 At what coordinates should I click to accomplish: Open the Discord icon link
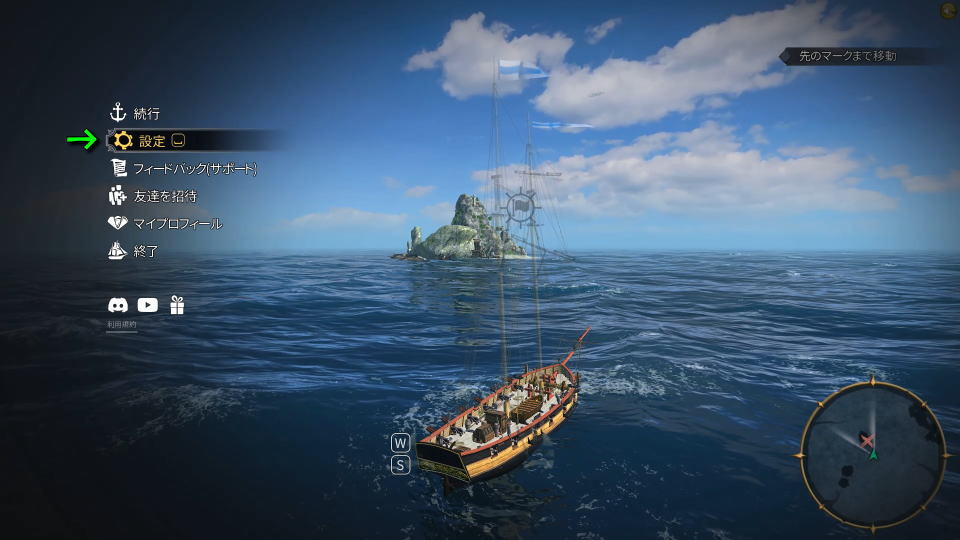click(118, 306)
